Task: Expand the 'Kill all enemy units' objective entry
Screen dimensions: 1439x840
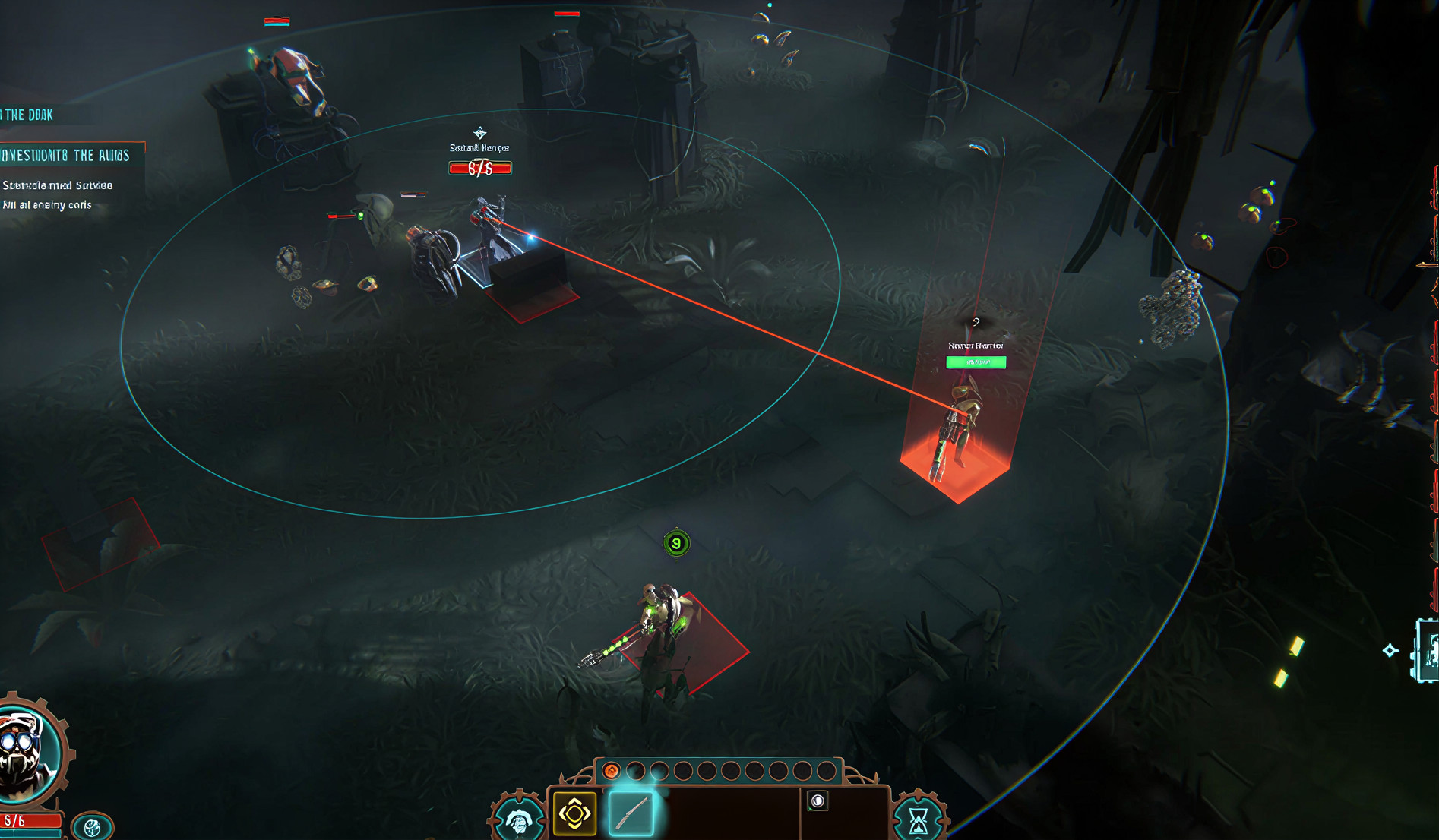Action: (x=47, y=204)
